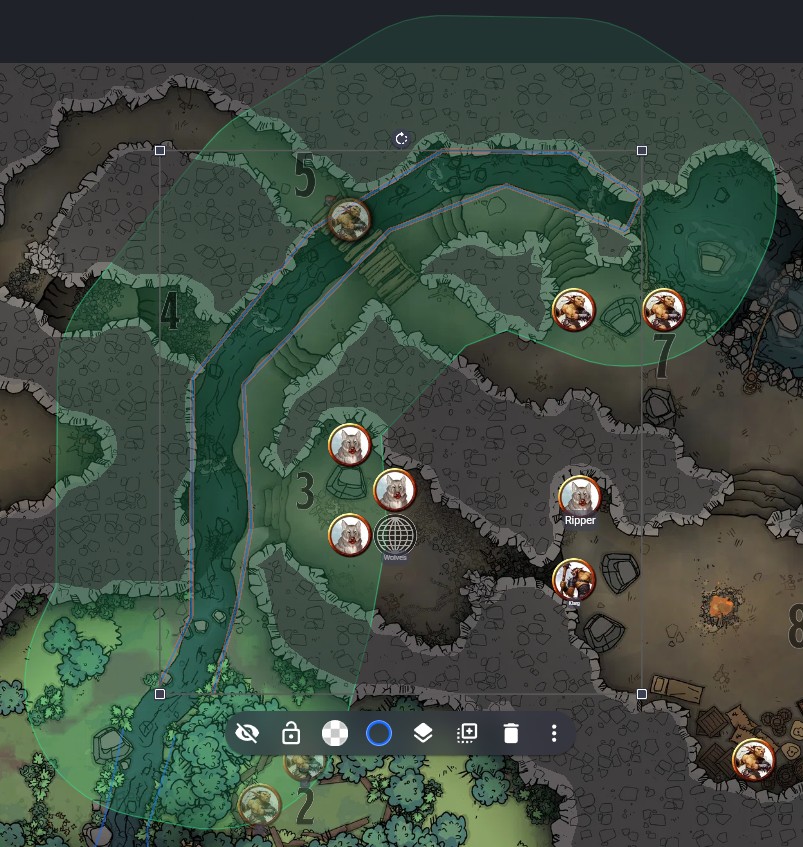Lock the selected shape with the padlock icon

[x=291, y=733]
